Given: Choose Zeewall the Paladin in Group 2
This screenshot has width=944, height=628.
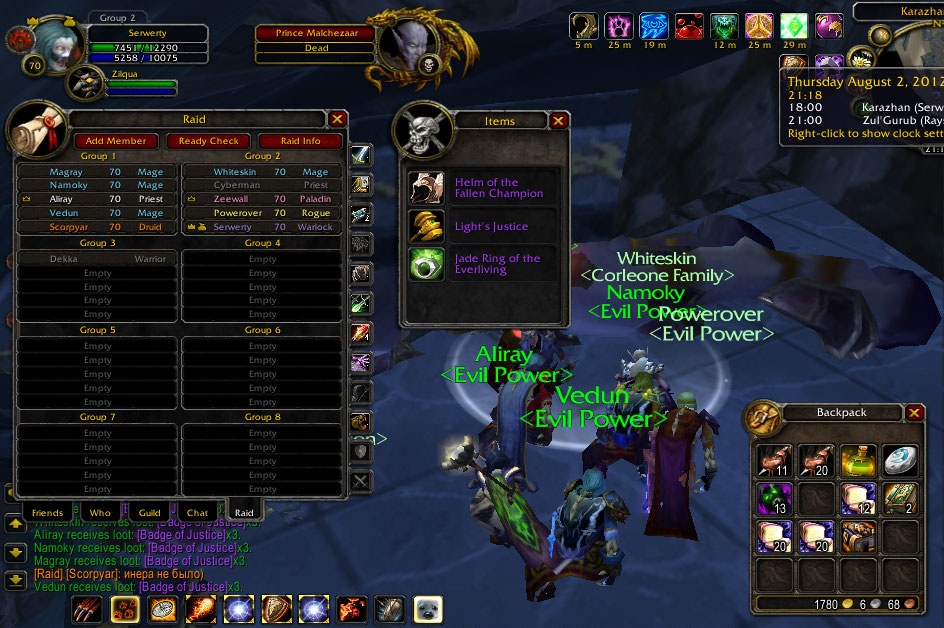Looking at the screenshot, I should coord(262,199).
